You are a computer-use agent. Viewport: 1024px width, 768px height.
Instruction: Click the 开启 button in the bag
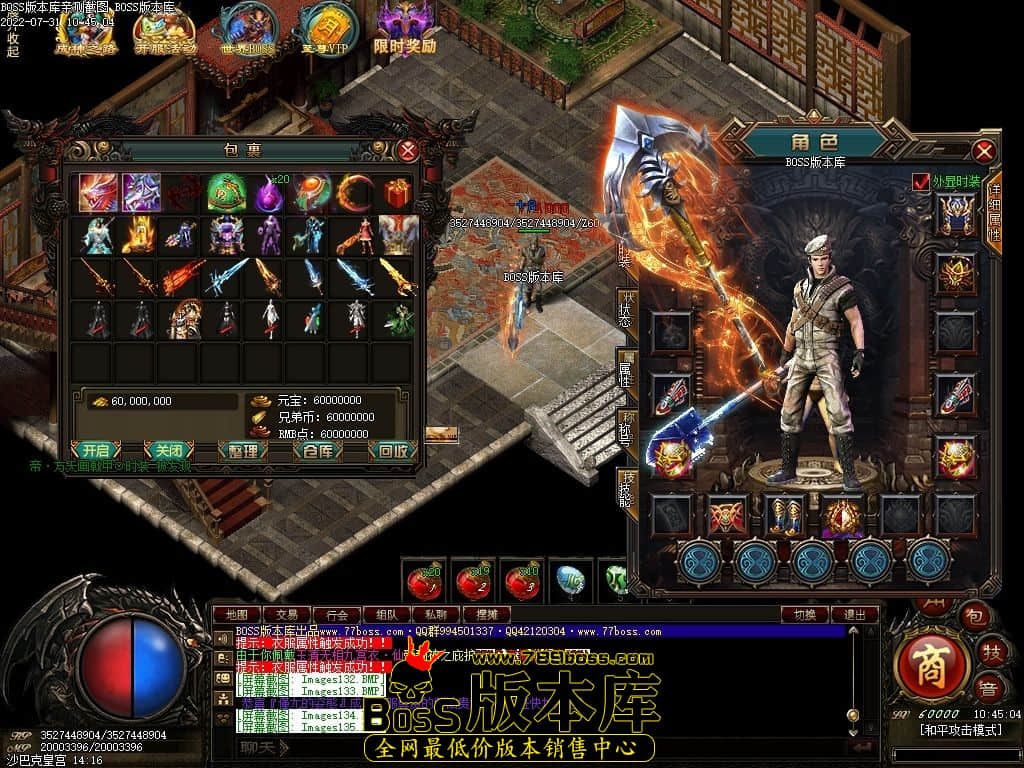point(95,450)
